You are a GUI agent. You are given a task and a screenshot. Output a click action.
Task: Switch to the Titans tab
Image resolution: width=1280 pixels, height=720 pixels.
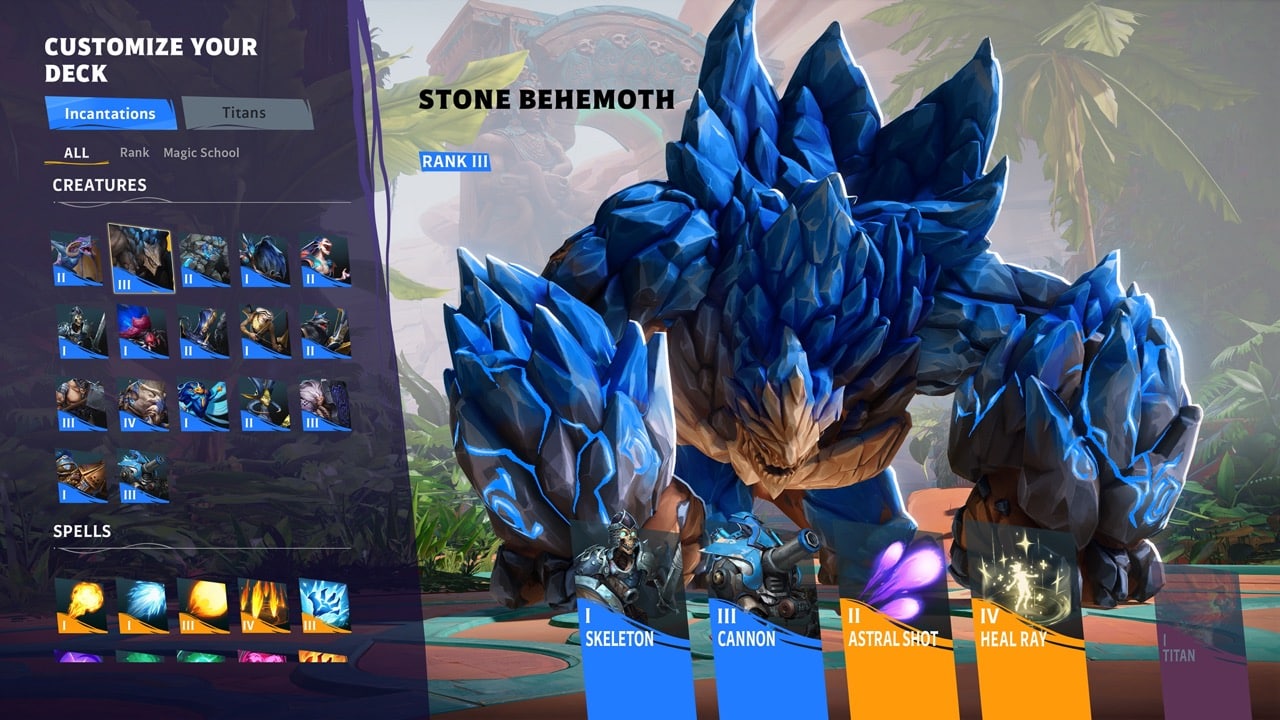tap(247, 114)
